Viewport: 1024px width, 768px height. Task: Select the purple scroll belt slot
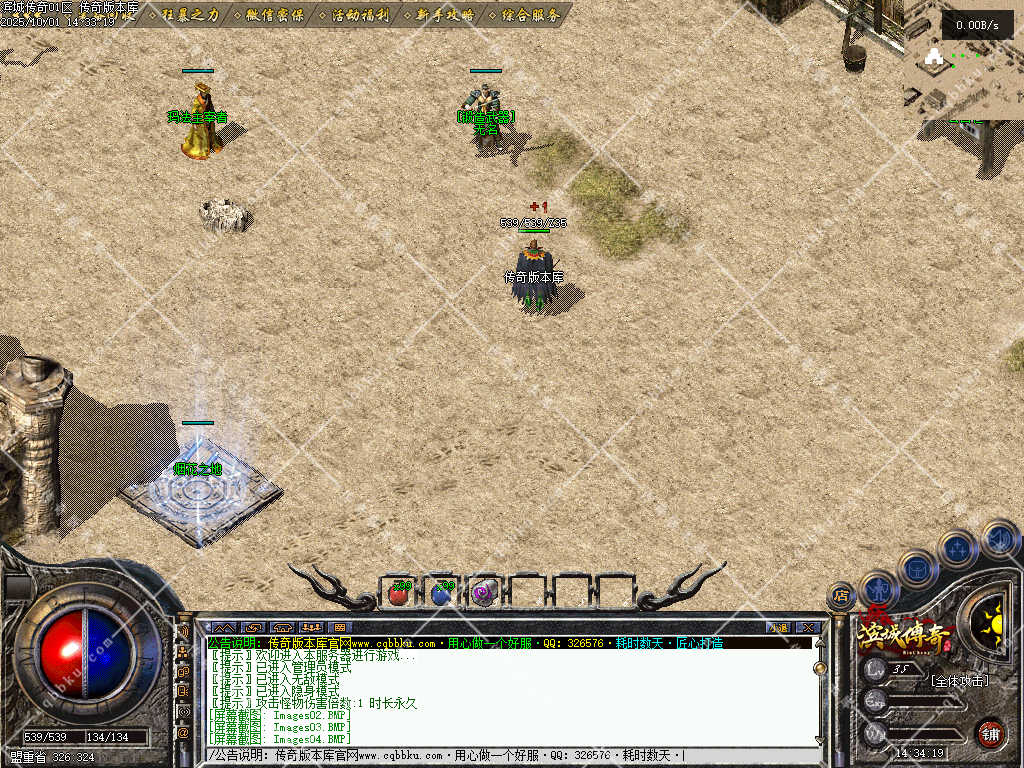(484, 593)
